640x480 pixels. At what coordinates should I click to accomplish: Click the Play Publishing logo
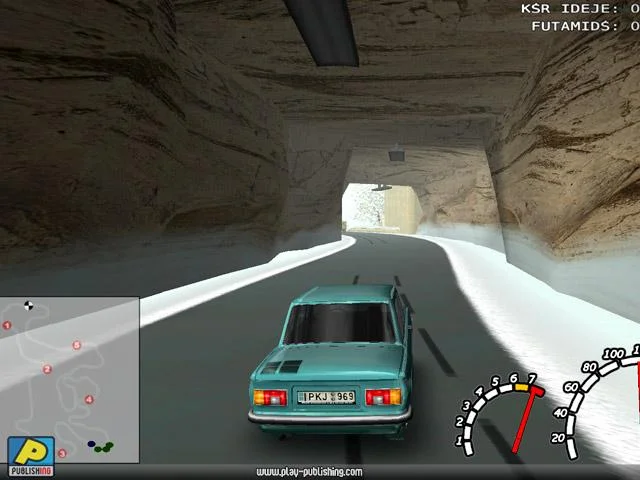pyautogui.click(x=31, y=456)
